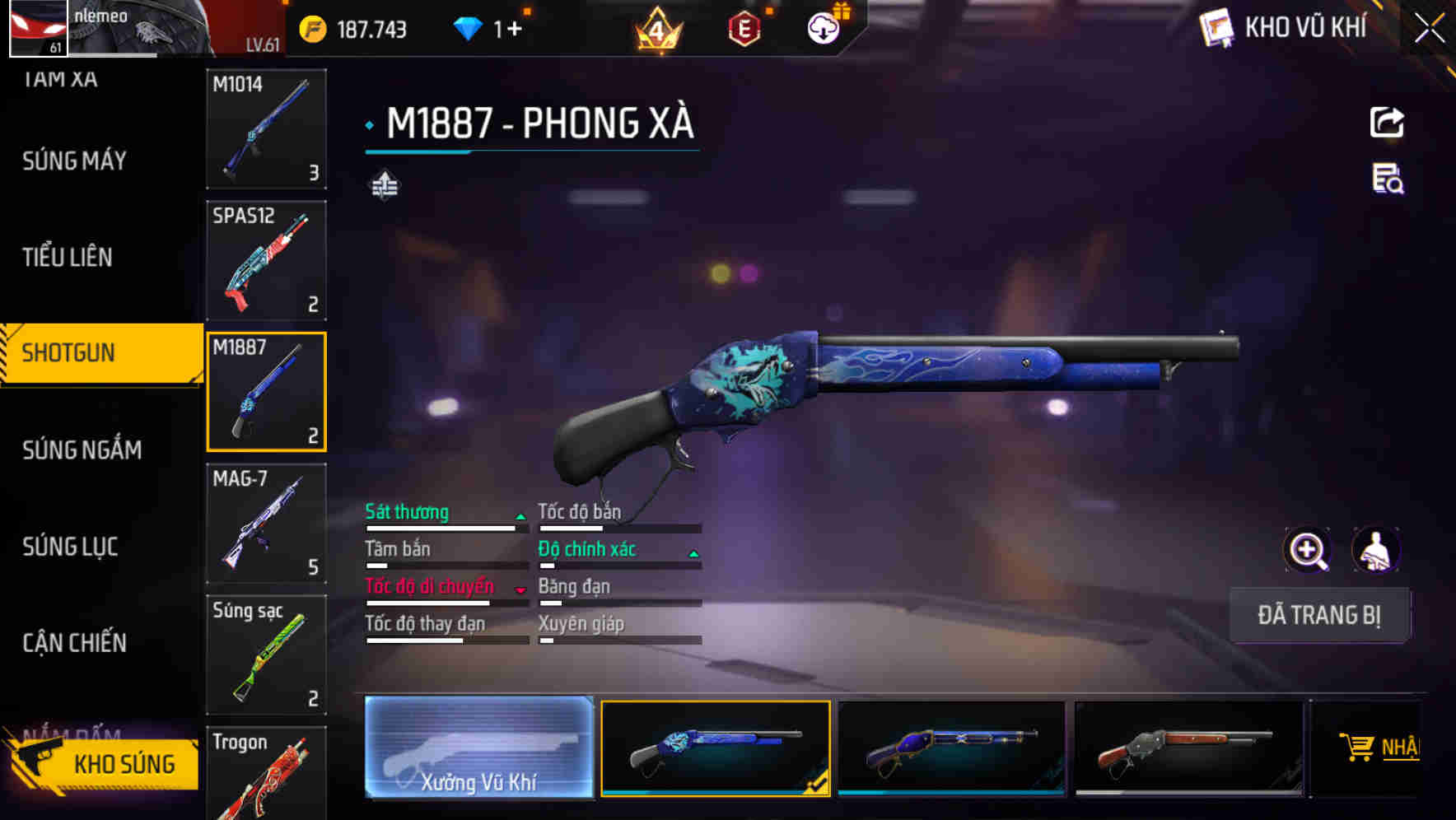Zoom weapon with the magnifier icon
Image resolution: width=1456 pixels, height=820 pixels.
(1308, 550)
